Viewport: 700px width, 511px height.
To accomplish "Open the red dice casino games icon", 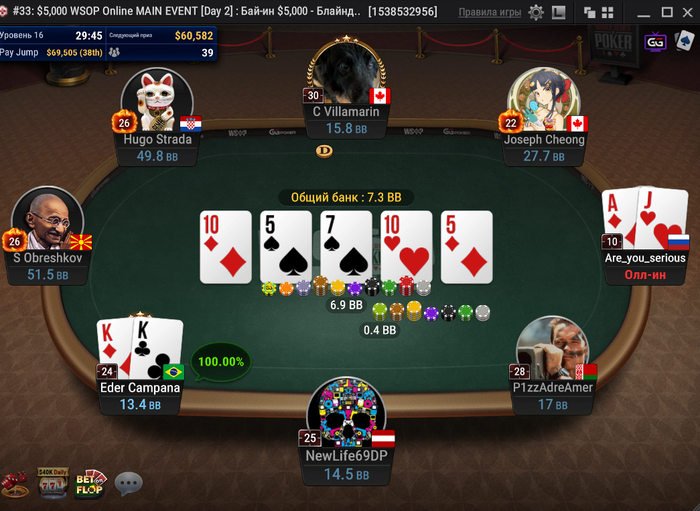I will click(x=15, y=485).
